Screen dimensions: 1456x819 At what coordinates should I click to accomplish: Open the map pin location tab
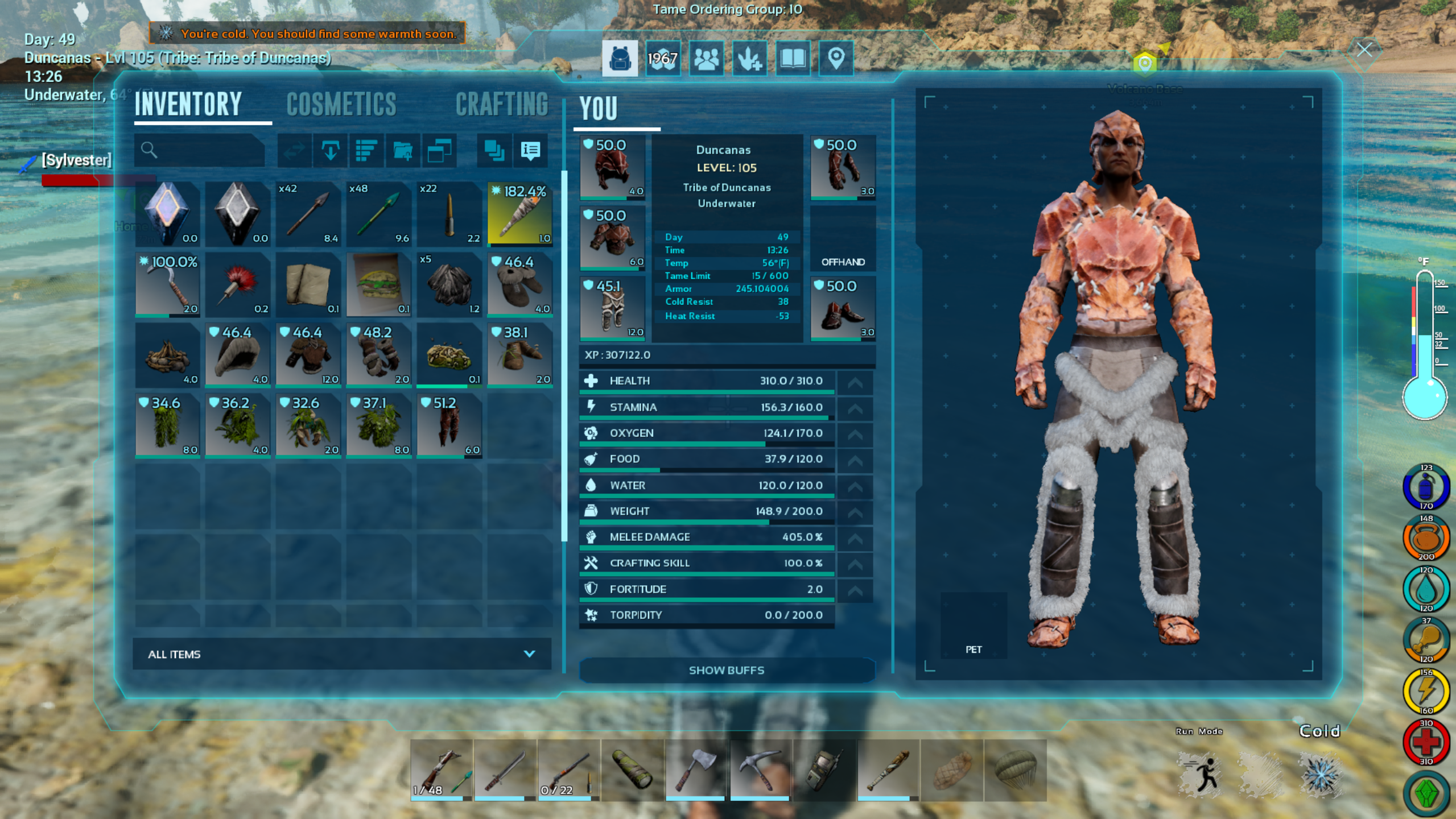click(x=835, y=58)
